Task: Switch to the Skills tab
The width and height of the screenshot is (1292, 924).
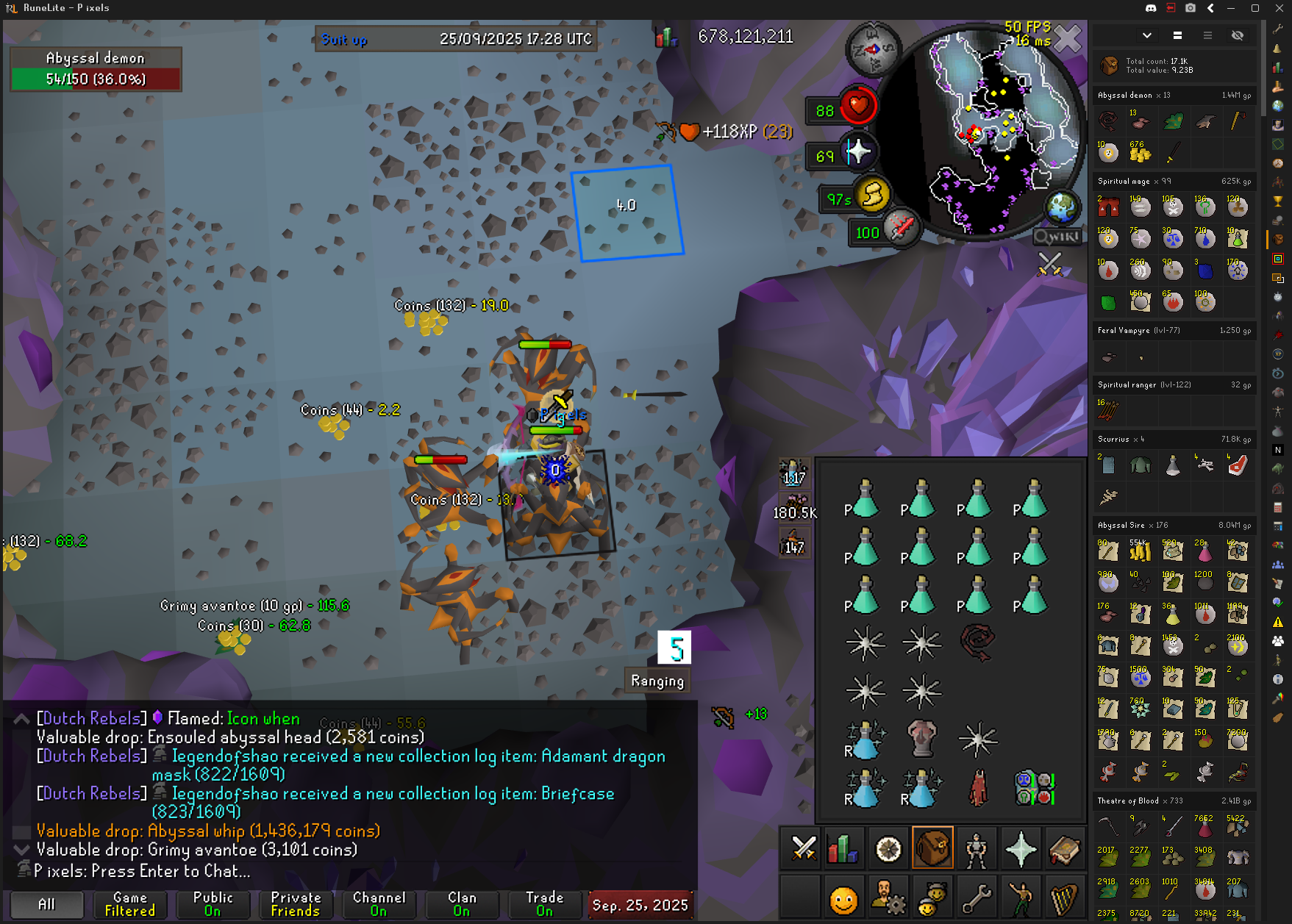Action: tap(843, 849)
